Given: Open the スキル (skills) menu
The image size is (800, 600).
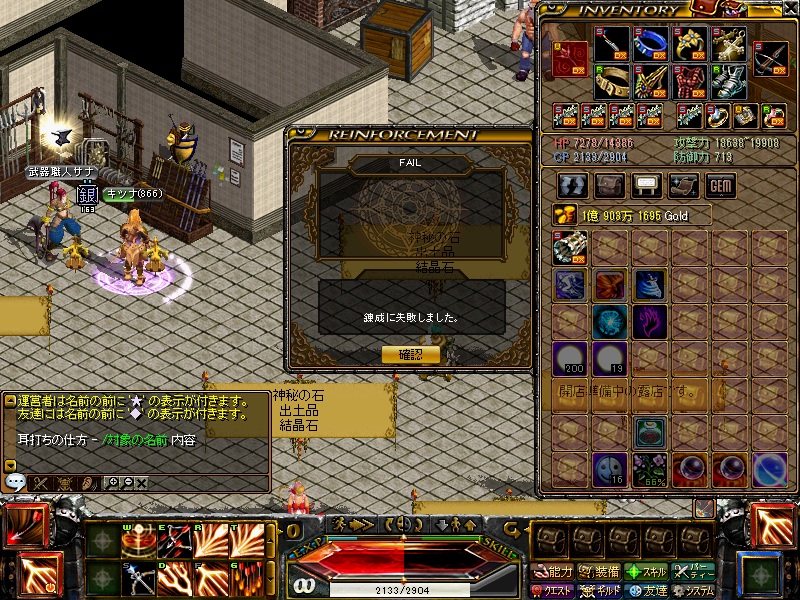Looking at the screenshot, I should [648, 572].
